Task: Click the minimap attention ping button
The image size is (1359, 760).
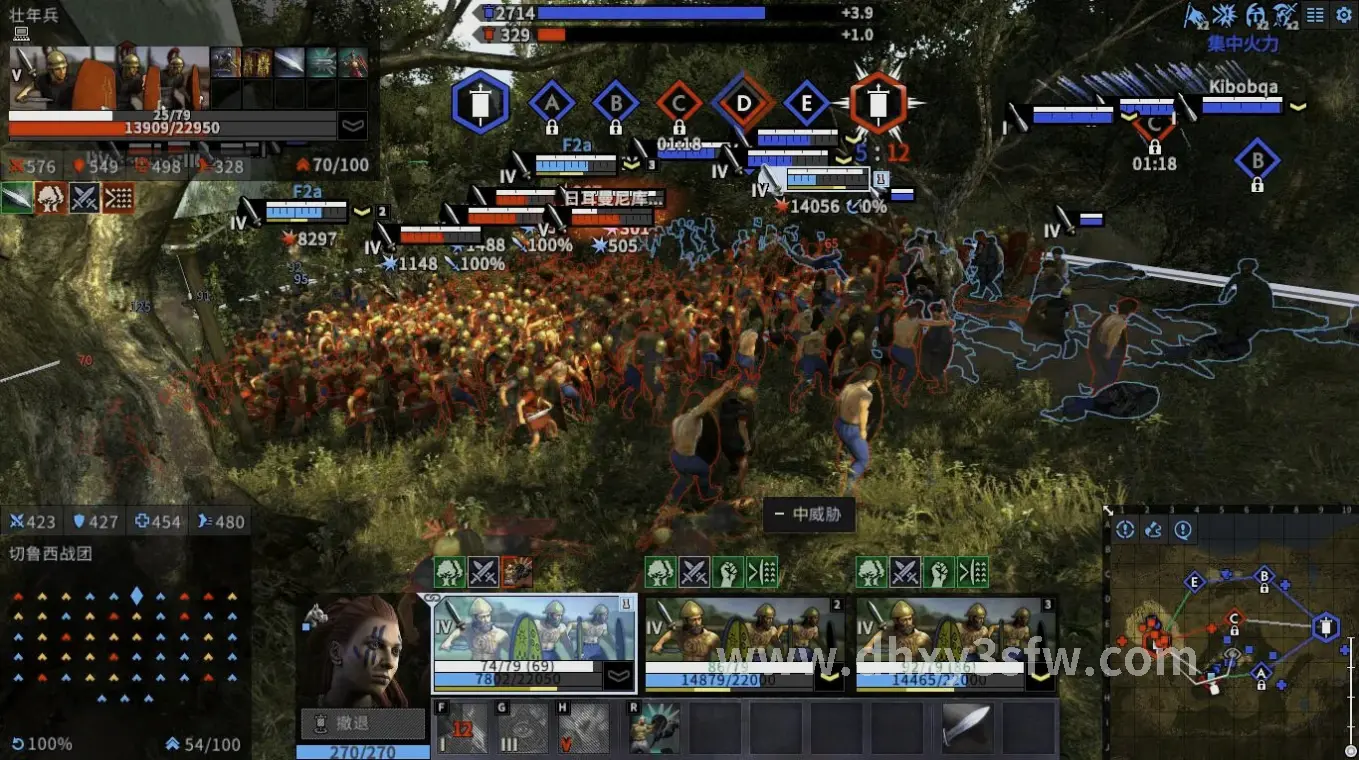Action: pos(1125,530)
